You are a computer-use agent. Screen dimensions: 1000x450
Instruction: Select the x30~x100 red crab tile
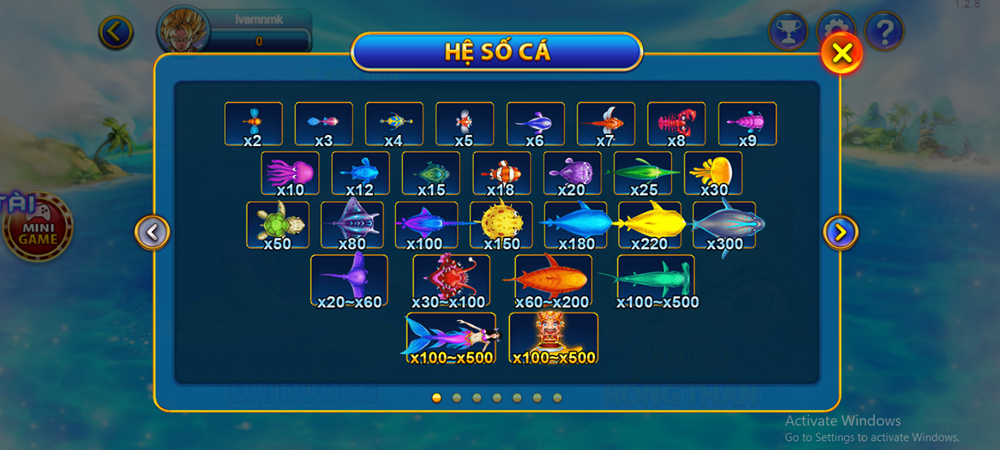pos(452,280)
